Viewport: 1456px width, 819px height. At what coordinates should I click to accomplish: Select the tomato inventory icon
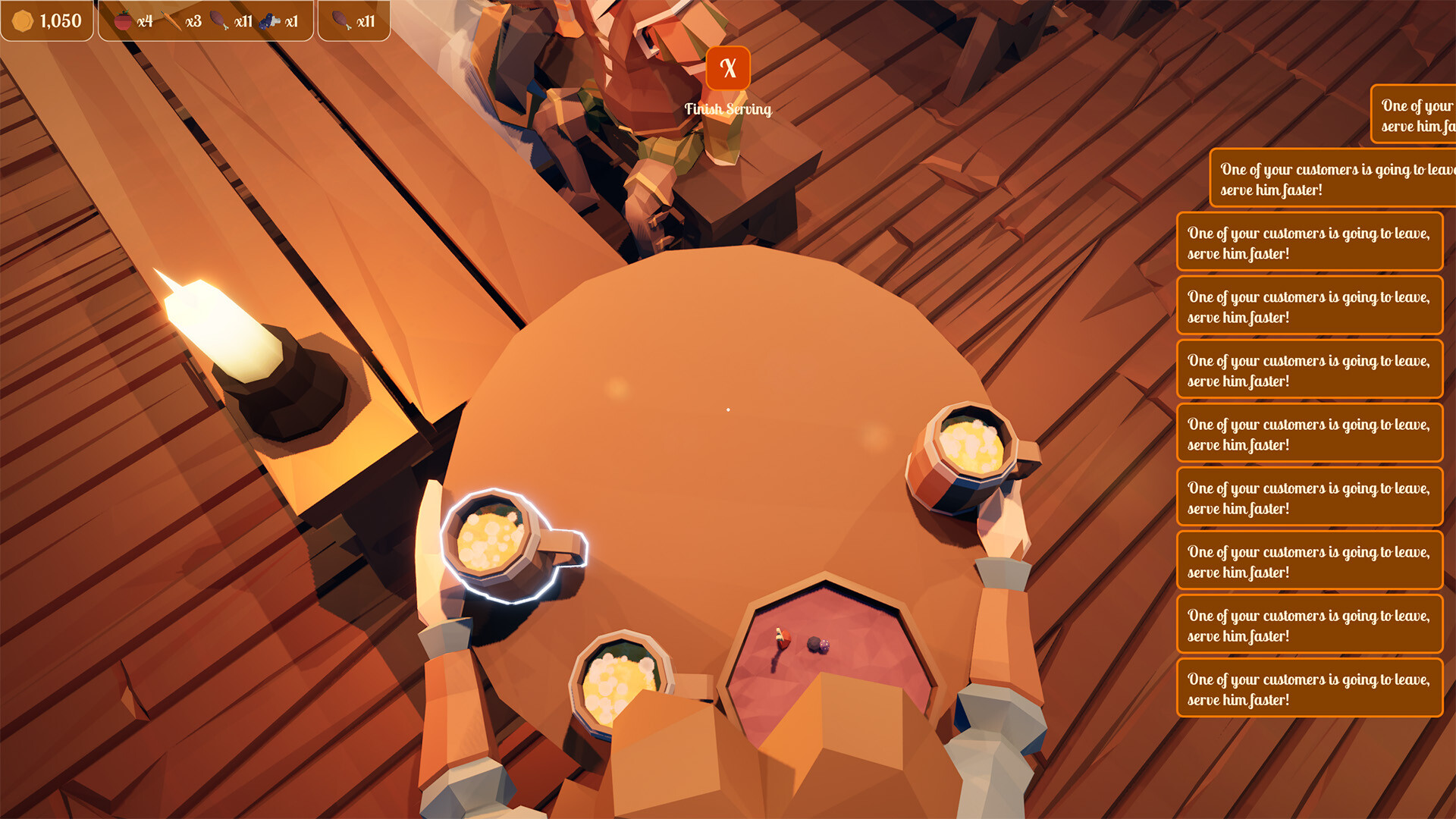pos(121,20)
